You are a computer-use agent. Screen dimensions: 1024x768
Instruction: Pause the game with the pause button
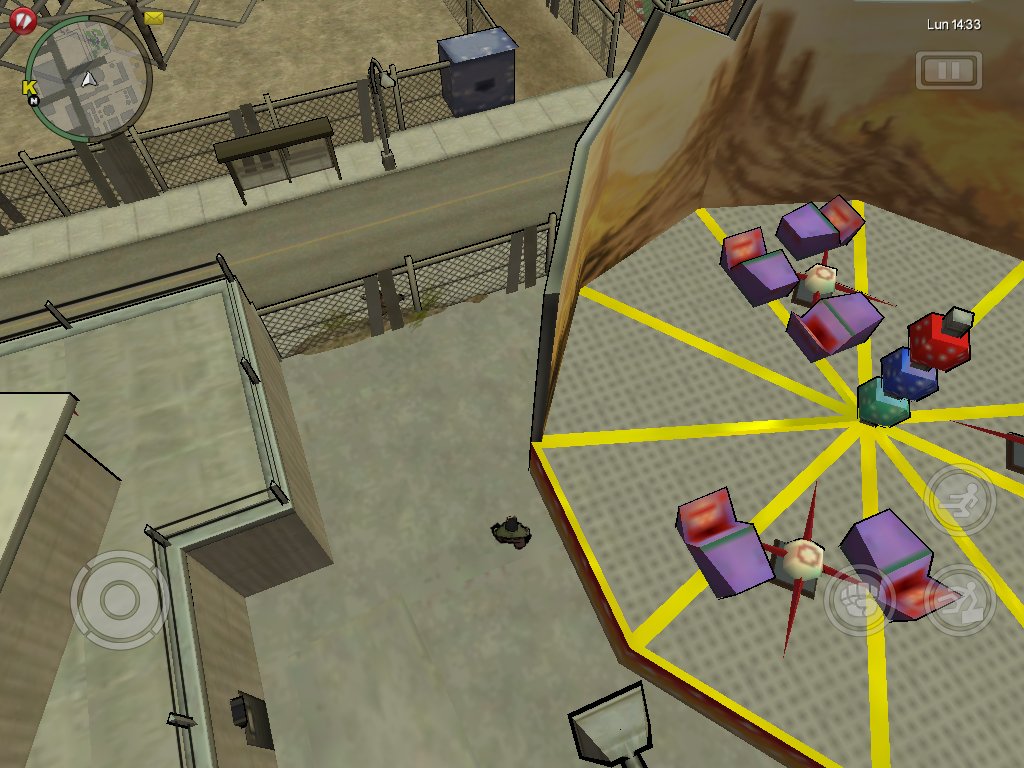[949, 70]
